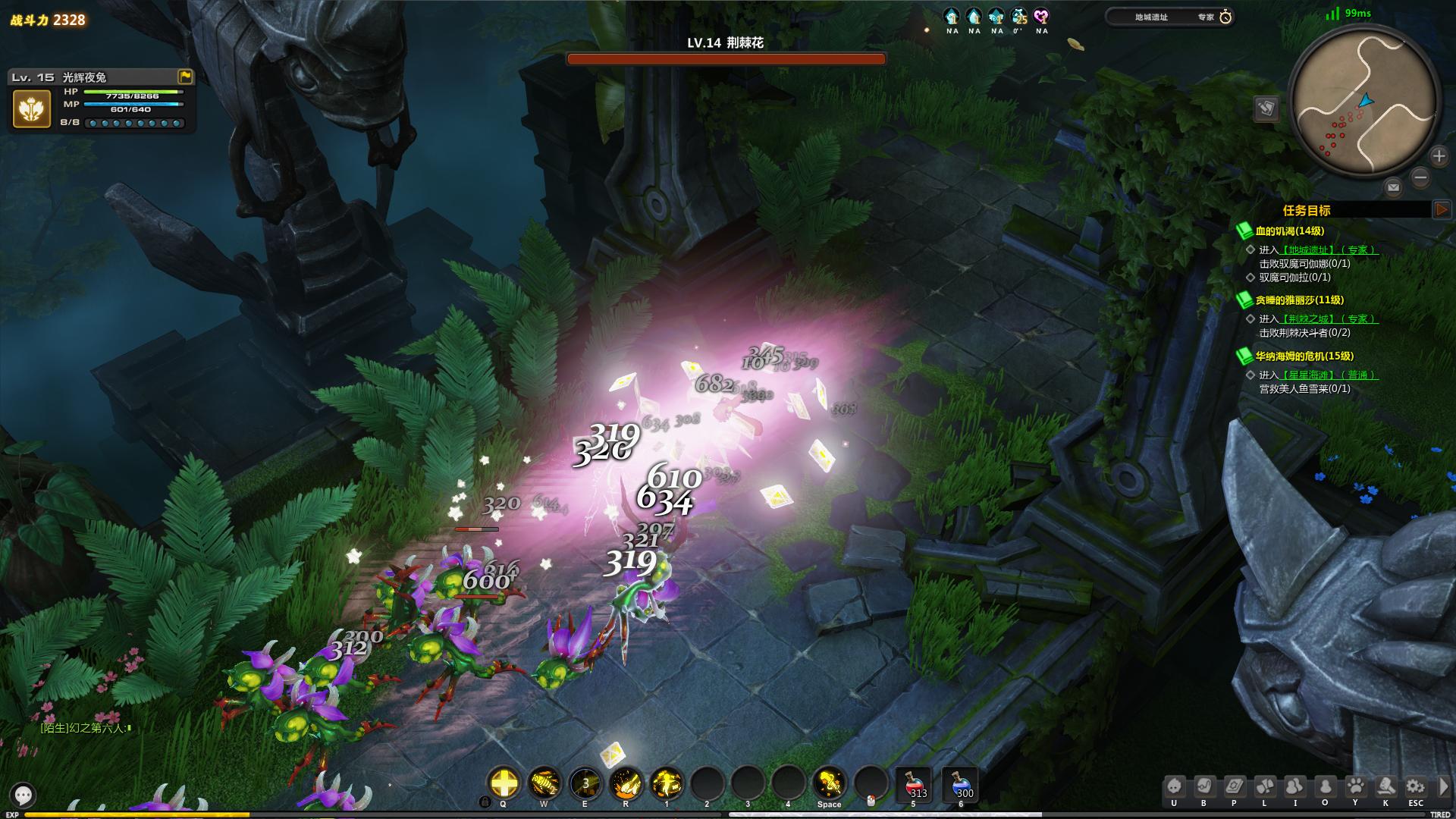This screenshot has height=819, width=1456.
Task: Open the circular minimap
Action: (1364, 102)
